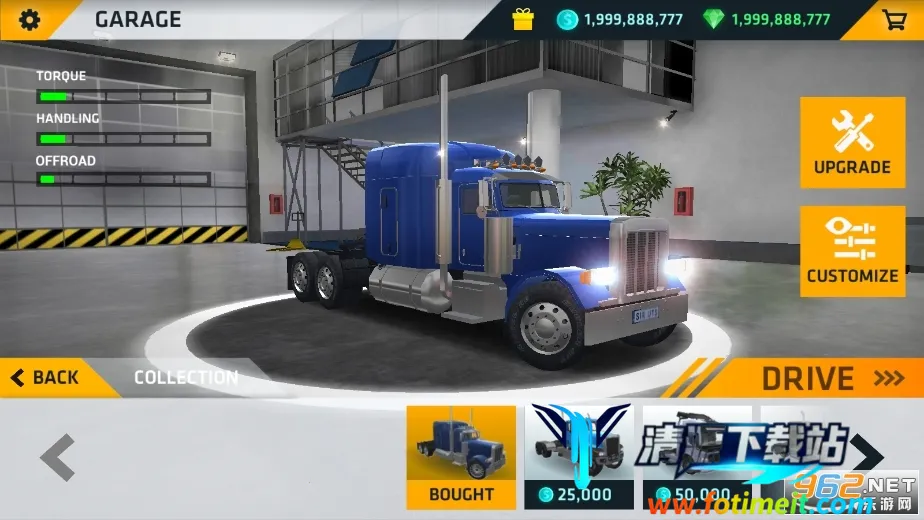Screen dimensions: 924x520
Task: Open the Collection tab
Action: (186, 377)
